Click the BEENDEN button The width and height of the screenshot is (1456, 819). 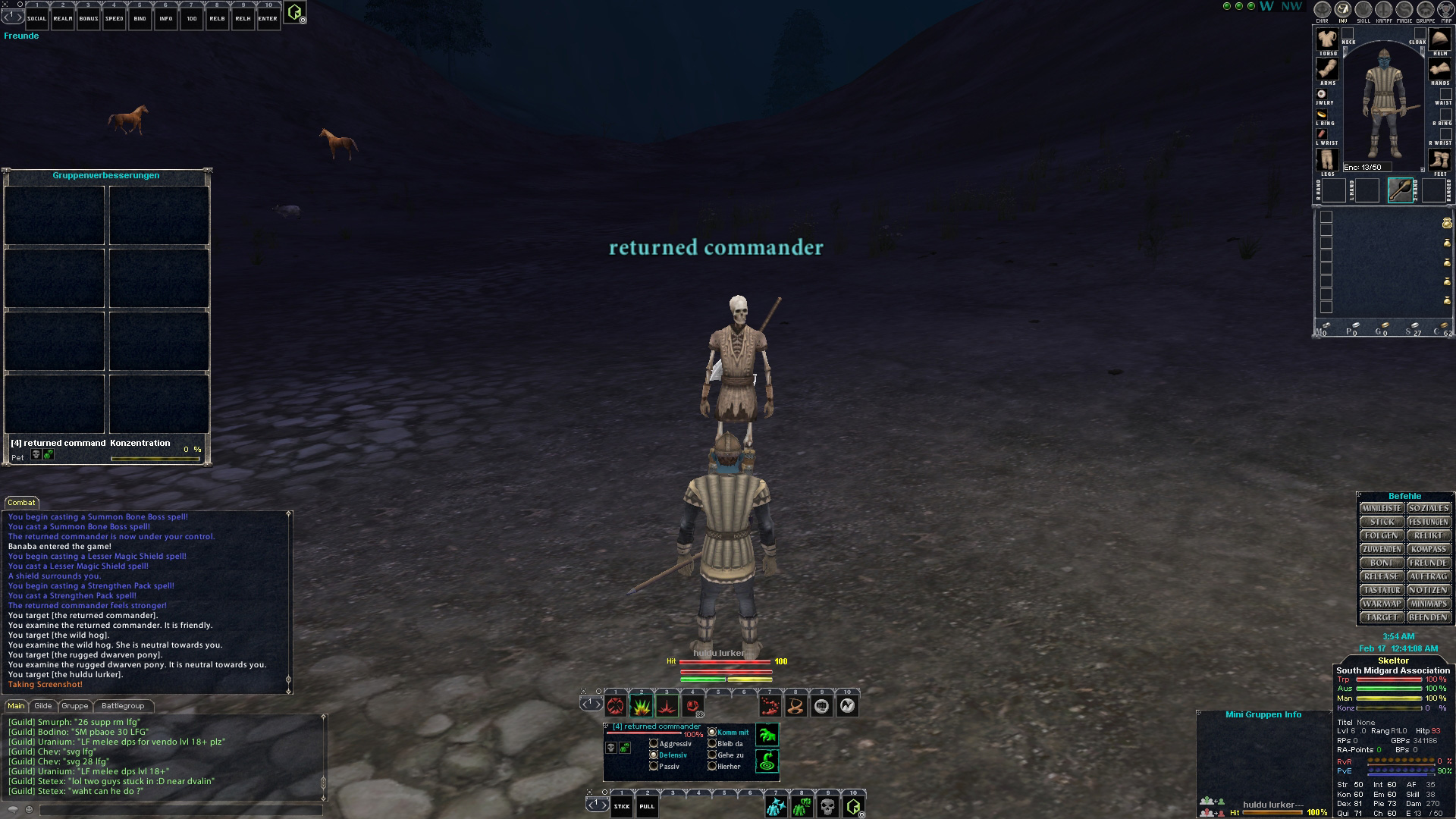coord(1429,617)
